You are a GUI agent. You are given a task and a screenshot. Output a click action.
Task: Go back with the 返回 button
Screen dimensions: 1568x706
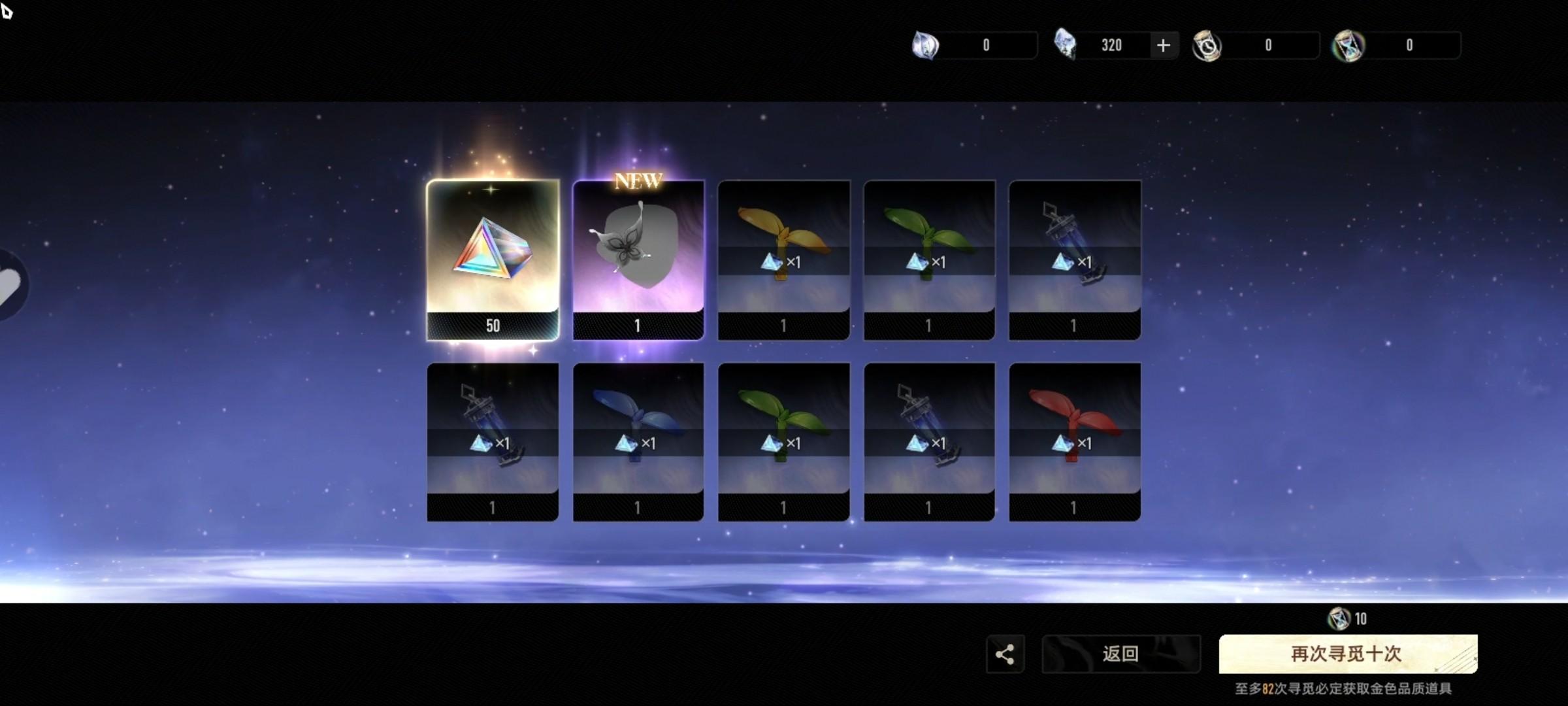point(1120,654)
